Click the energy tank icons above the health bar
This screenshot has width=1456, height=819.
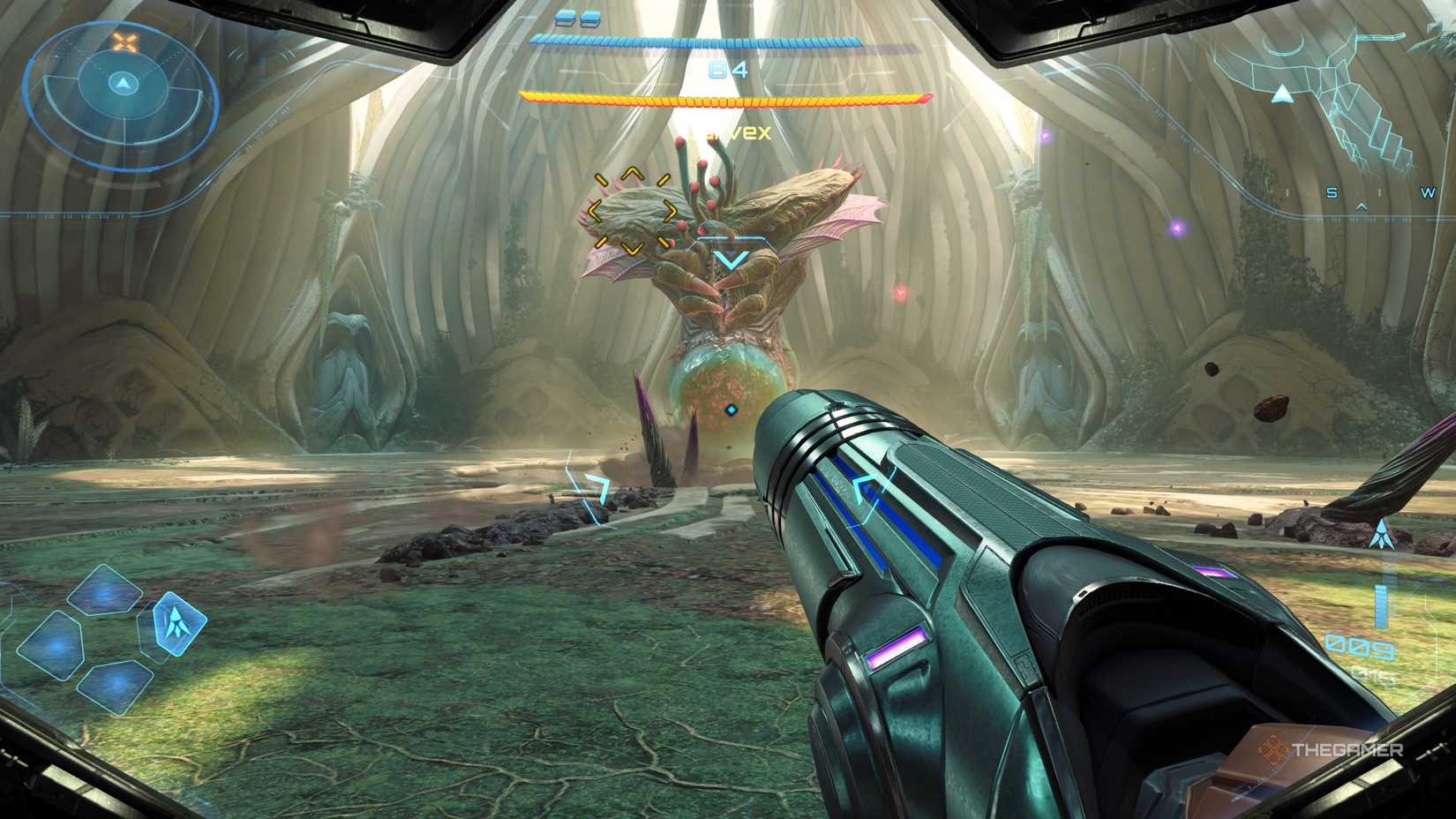pos(576,18)
